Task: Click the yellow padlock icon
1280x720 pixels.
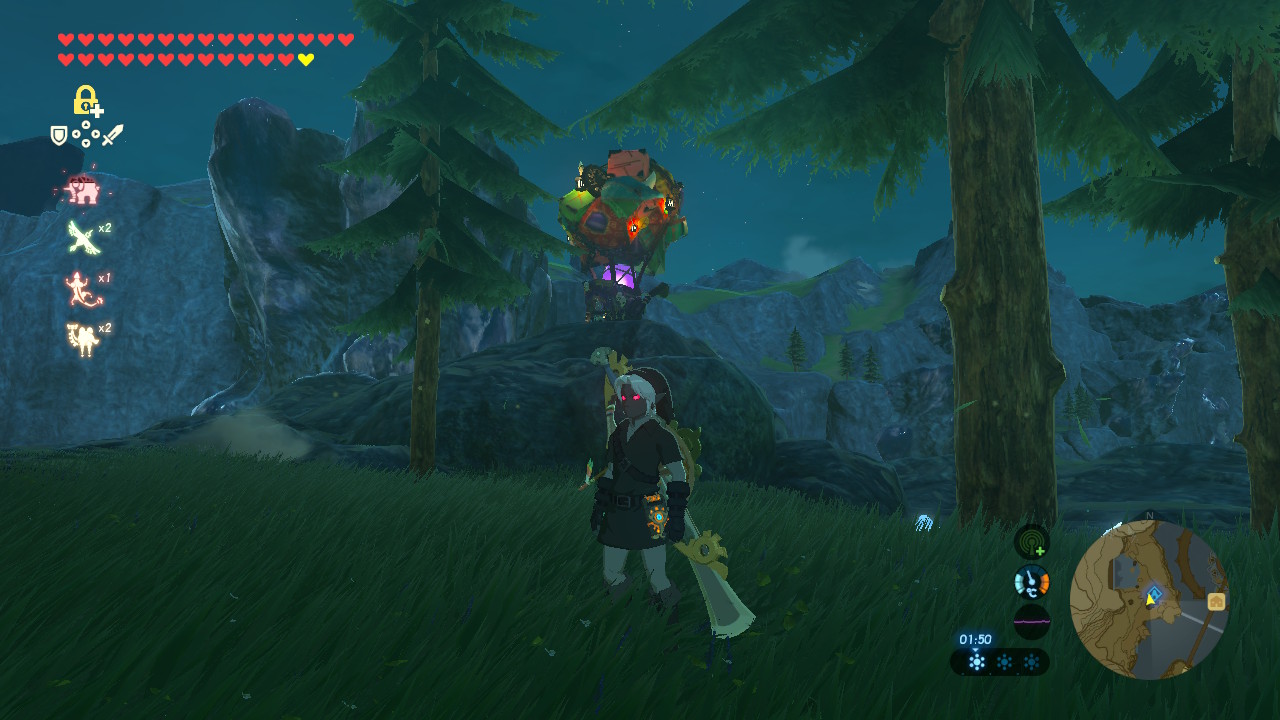Action: pyautogui.click(x=86, y=101)
